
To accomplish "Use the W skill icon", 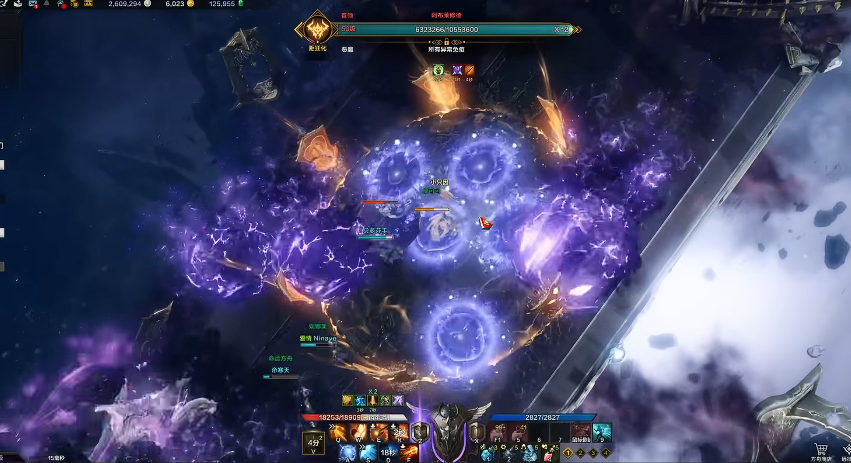I will point(358,431).
